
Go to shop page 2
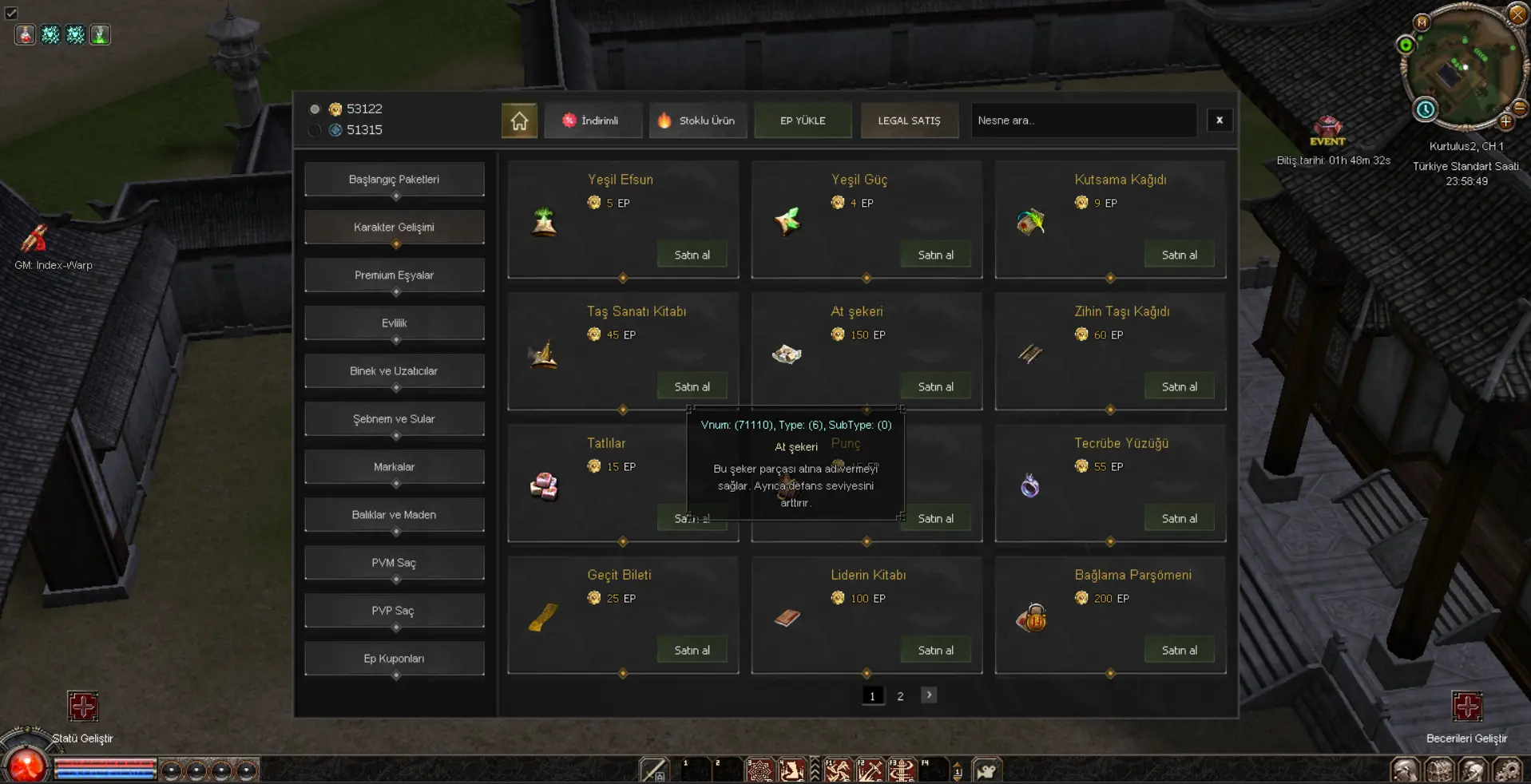[x=900, y=696]
